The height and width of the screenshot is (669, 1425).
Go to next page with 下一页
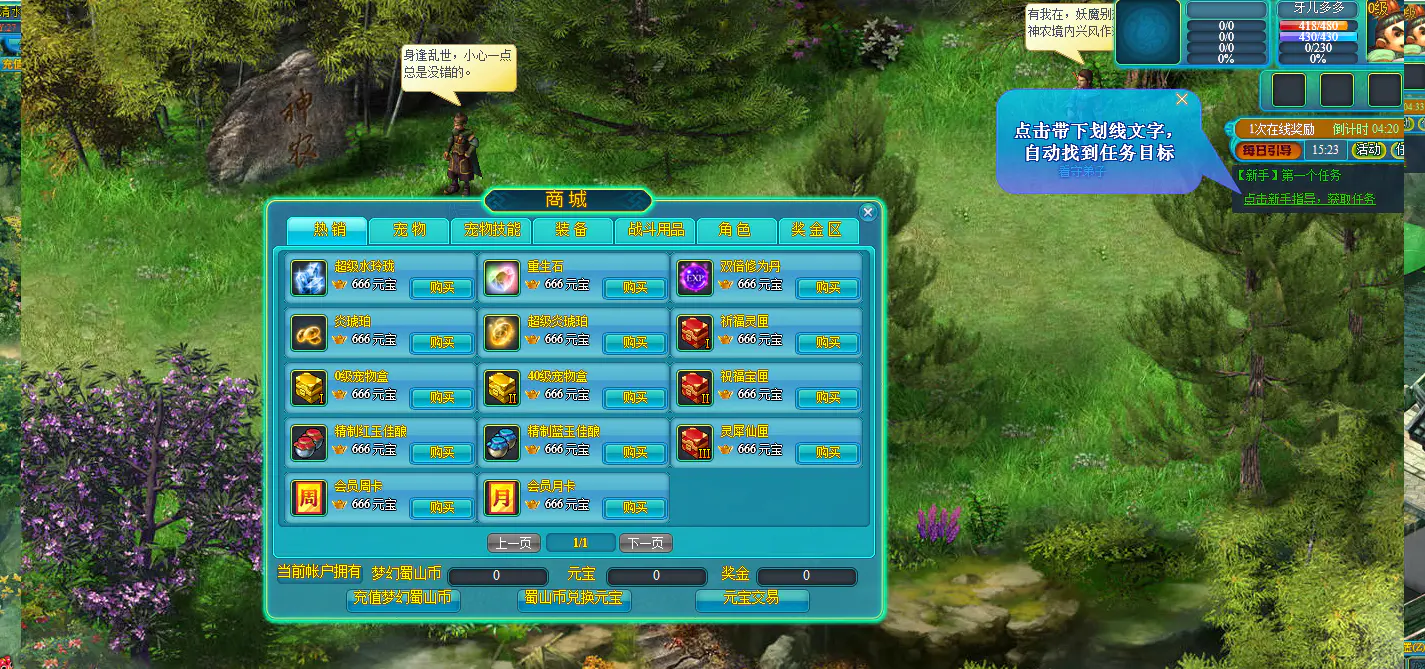pos(645,543)
